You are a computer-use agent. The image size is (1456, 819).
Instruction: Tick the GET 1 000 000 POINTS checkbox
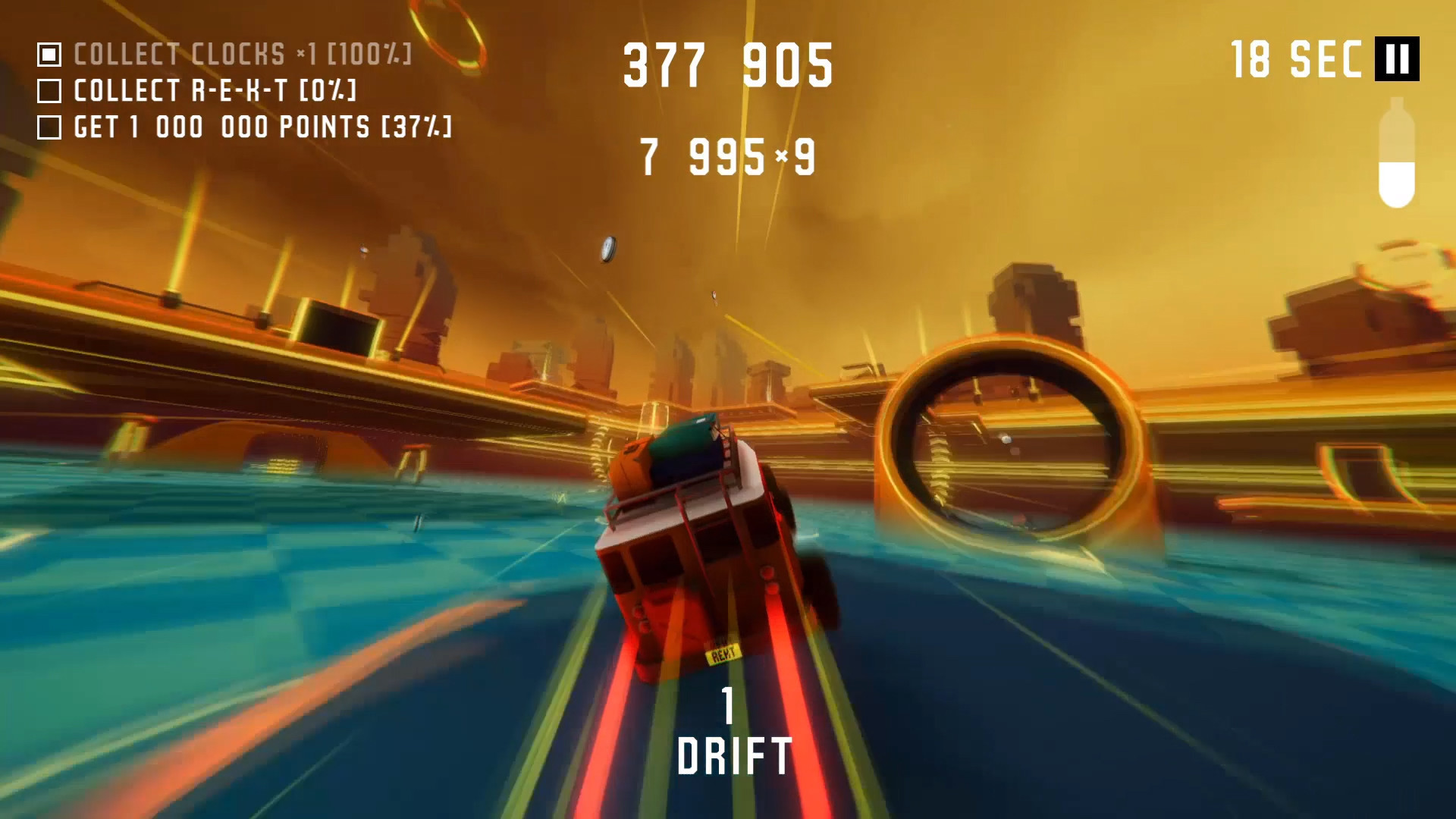[50, 127]
